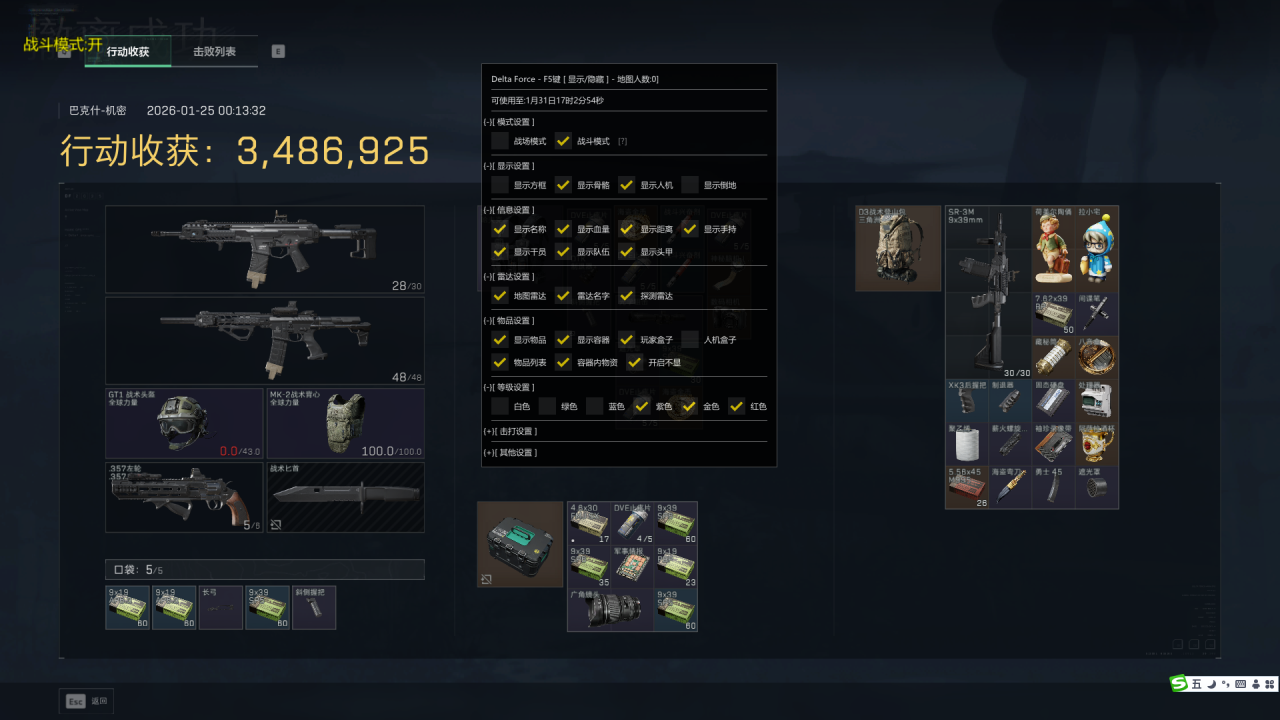Select the DVE止痛片 painkiller item
This screenshot has width=1280, height=720.
pos(632,523)
